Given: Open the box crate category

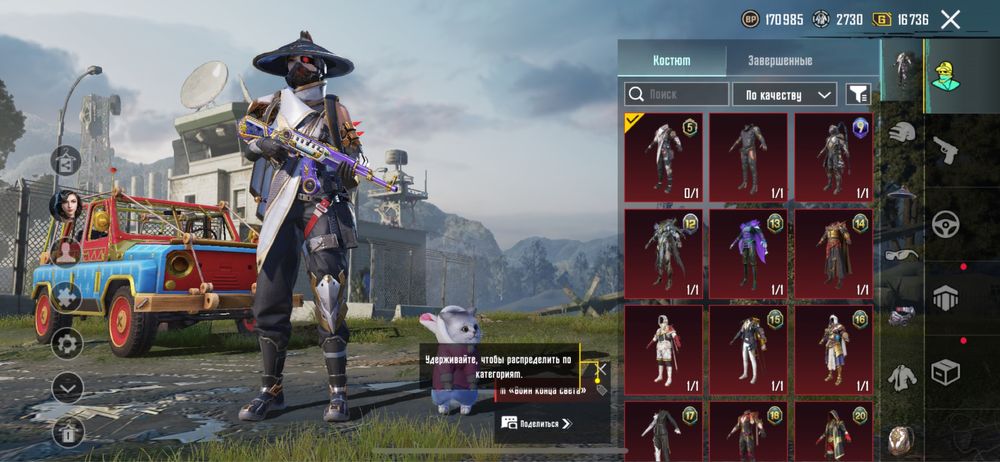Looking at the screenshot, I should 945,372.
